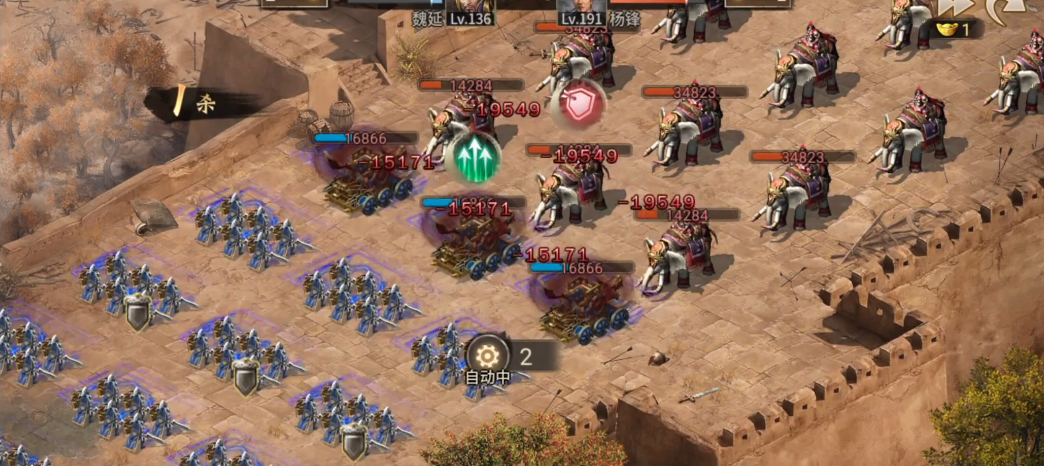The width and height of the screenshot is (1044, 466).
Task: Tap the red shield skill icon
Action: 577,102
